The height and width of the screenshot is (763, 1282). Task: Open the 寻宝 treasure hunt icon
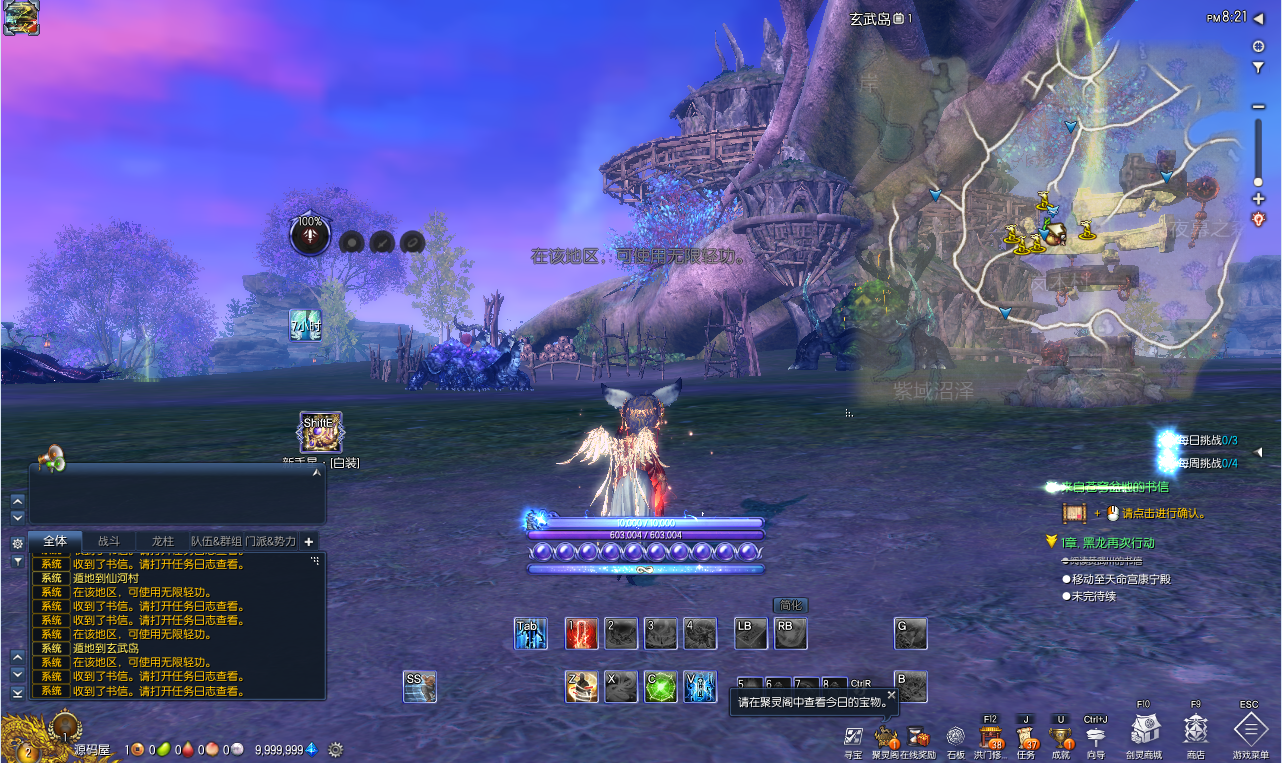853,738
